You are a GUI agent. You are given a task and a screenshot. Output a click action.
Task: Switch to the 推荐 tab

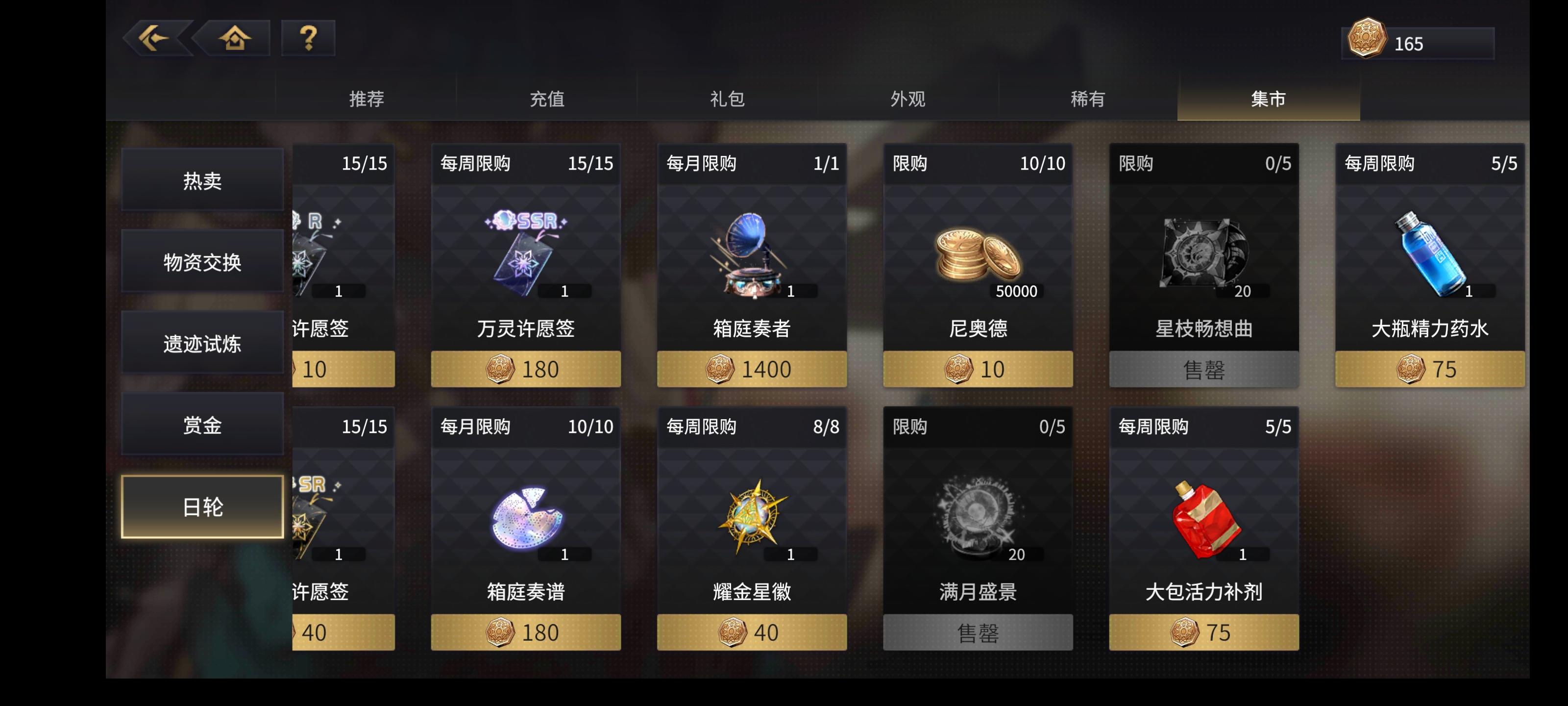click(364, 100)
